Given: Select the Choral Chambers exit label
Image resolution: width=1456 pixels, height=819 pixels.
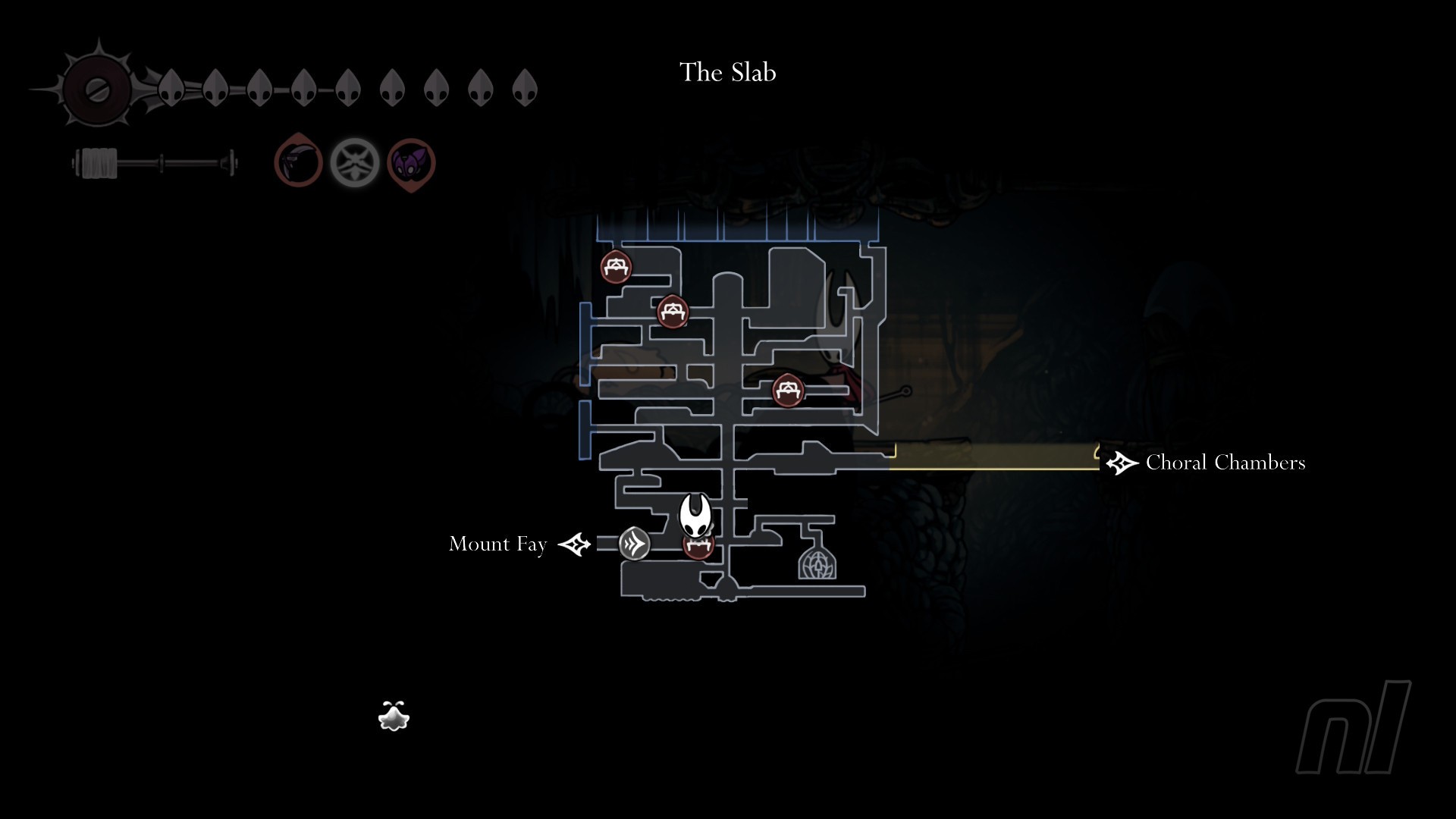Looking at the screenshot, I should 1225,463.
